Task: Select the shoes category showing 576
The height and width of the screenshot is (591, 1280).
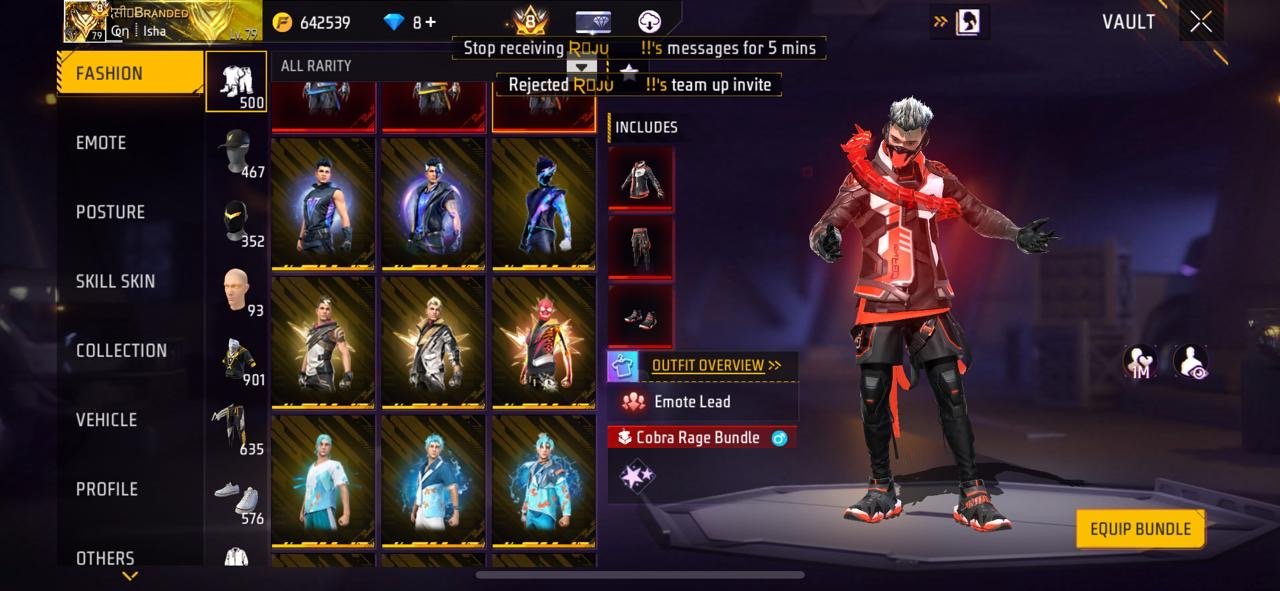Action: [237, 500]
